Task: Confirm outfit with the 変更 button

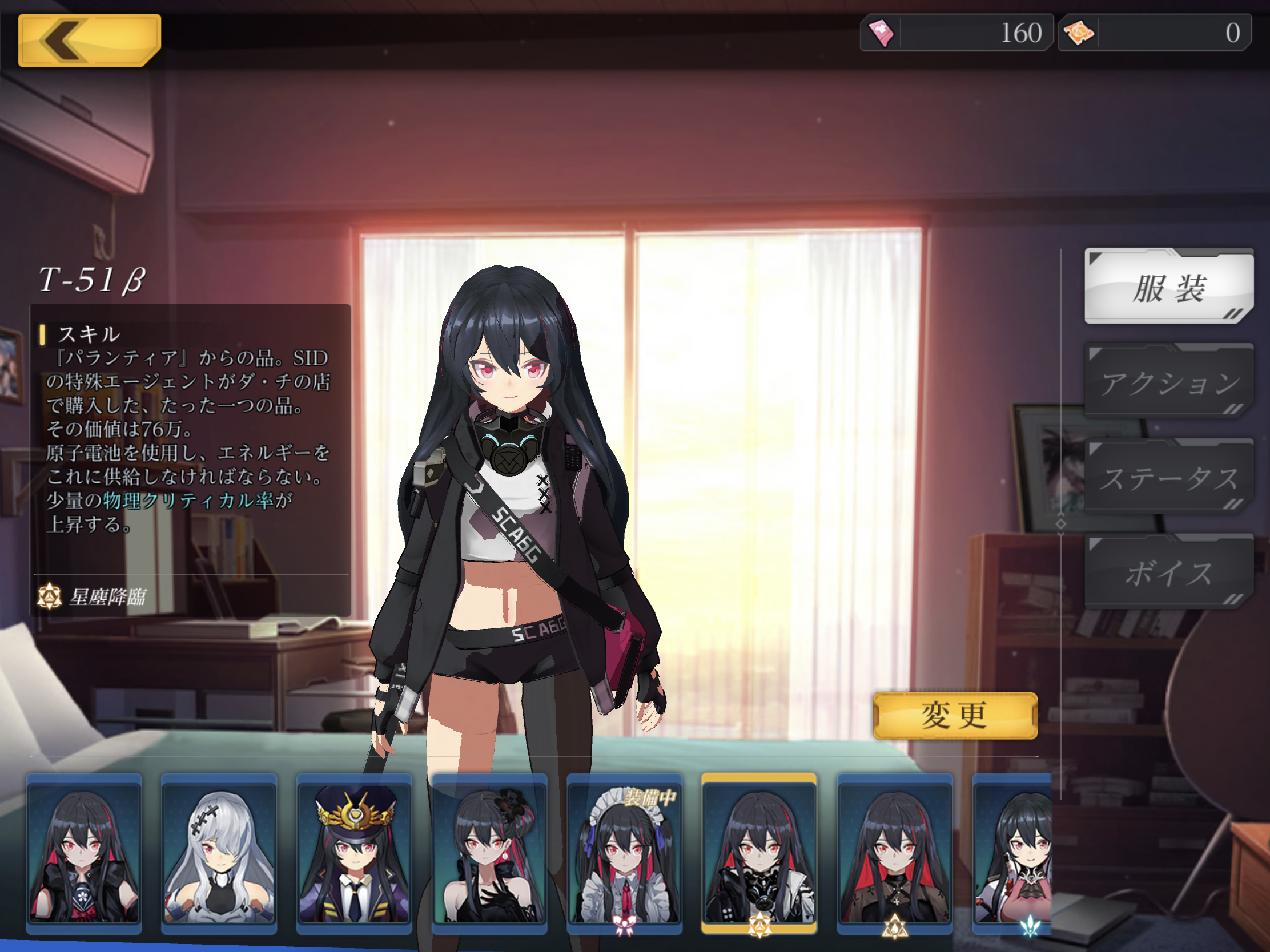Action: pos(954,715)
